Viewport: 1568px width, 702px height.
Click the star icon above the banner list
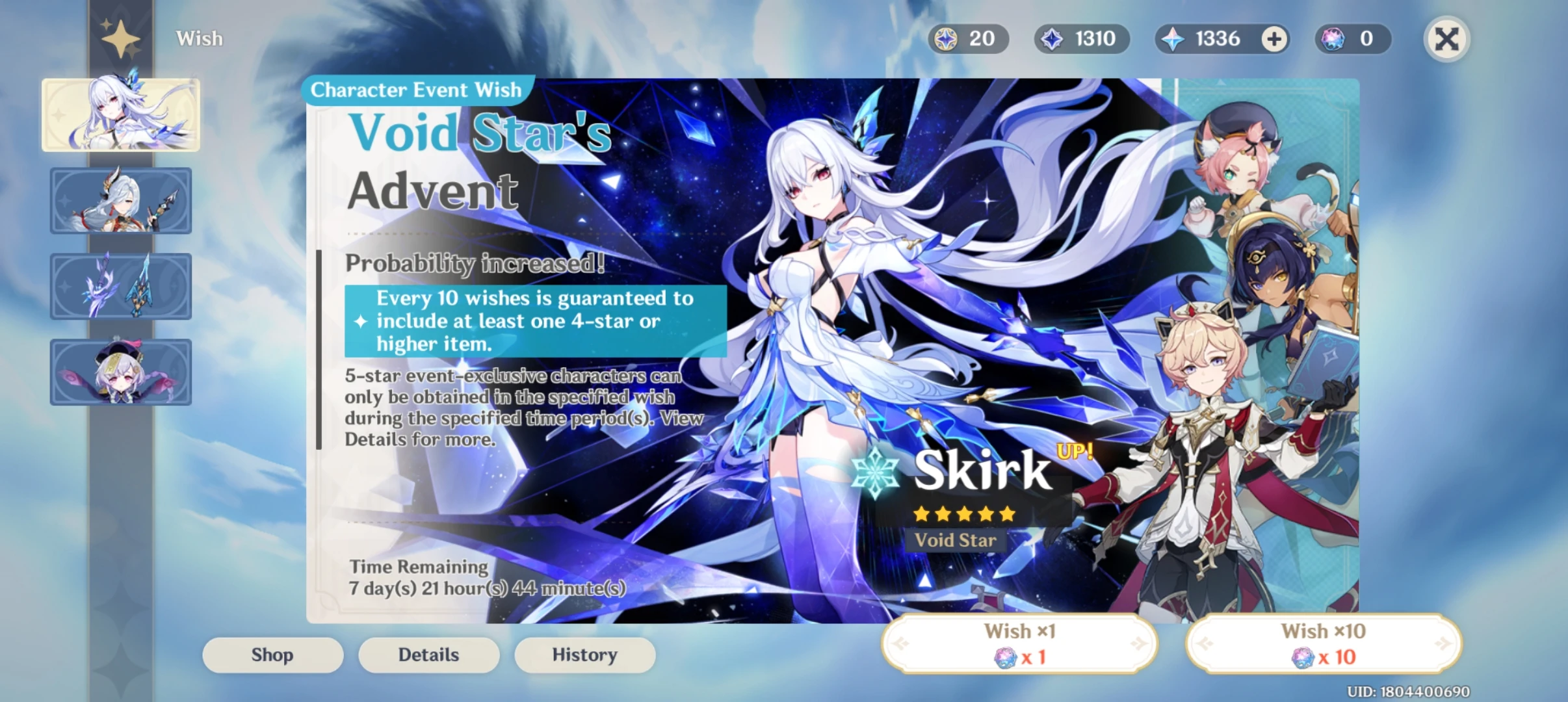(x=121, y=39)
